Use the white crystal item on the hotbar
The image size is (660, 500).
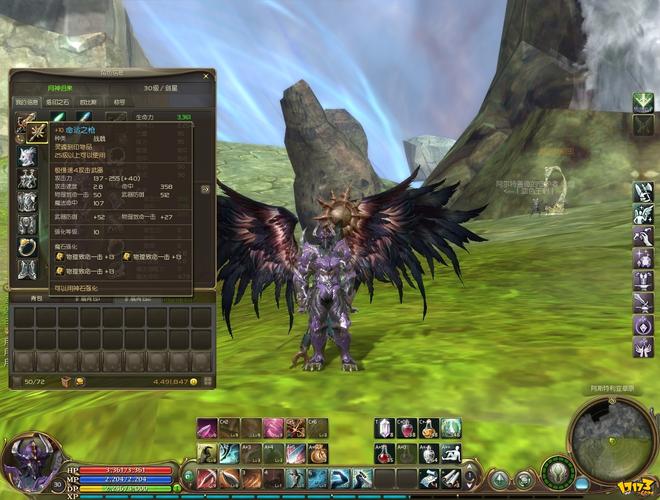385,428
